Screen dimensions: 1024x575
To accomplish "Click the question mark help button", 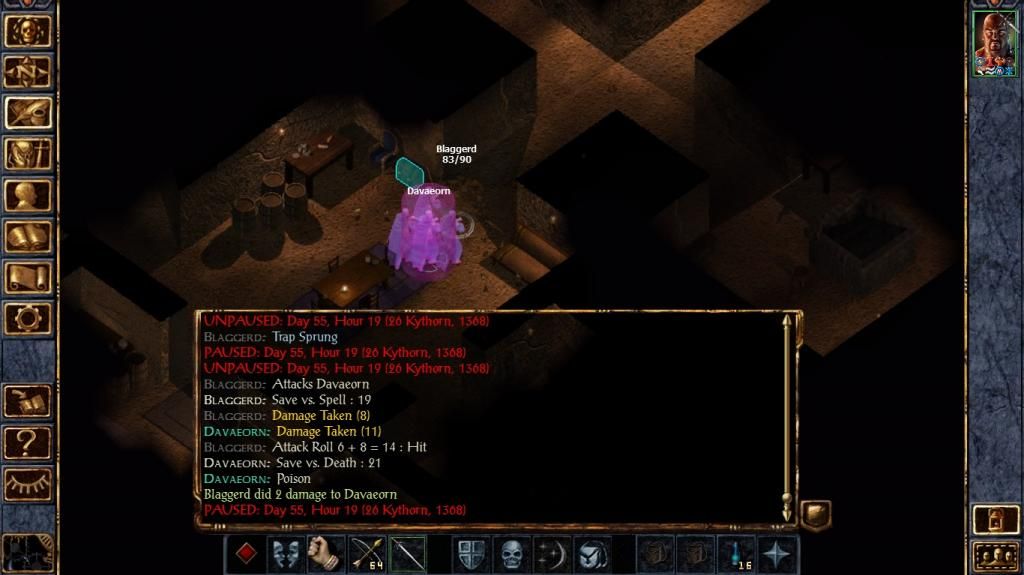I will click(28, 441).
